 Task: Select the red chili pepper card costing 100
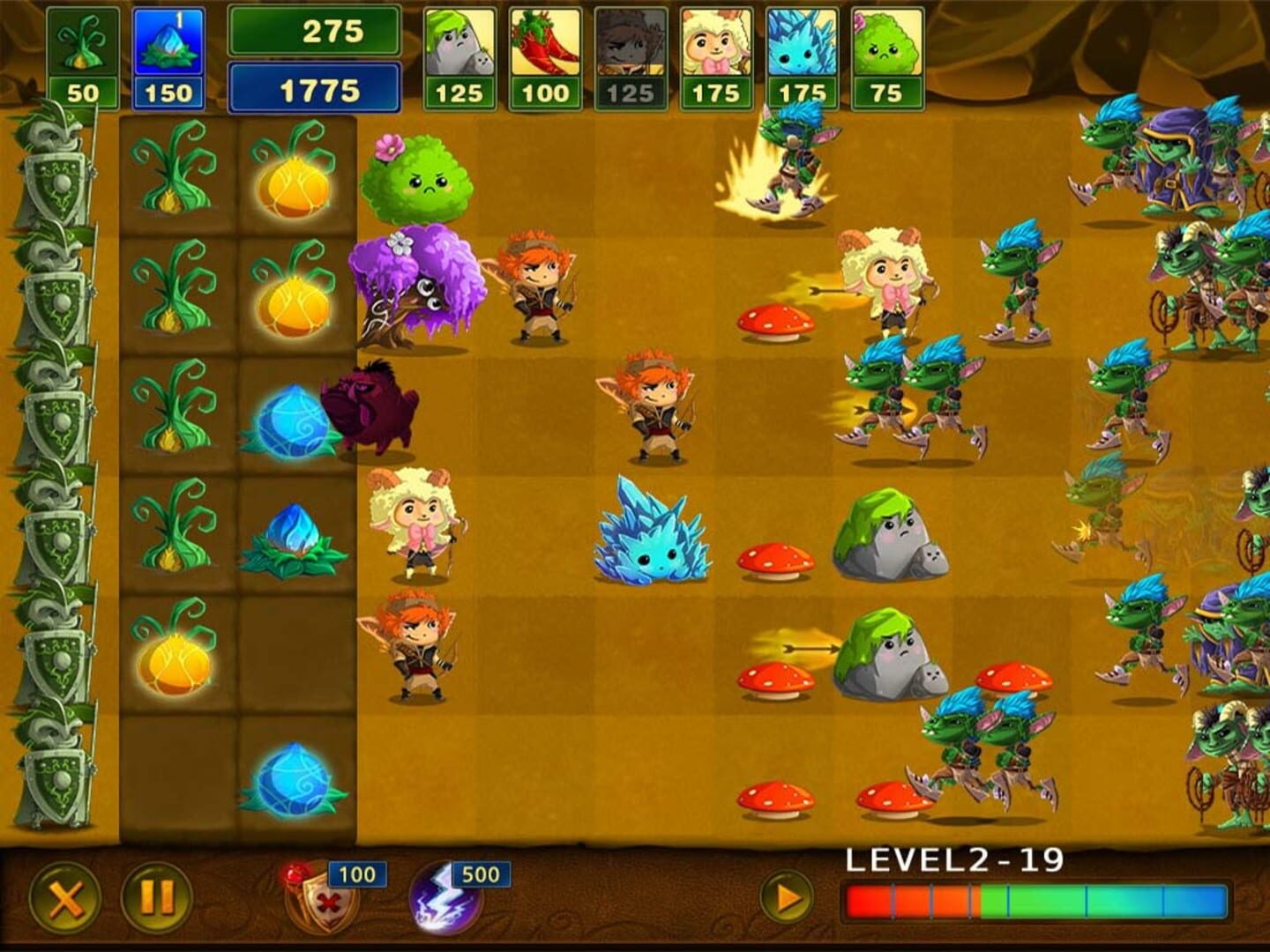pos(545,53)
